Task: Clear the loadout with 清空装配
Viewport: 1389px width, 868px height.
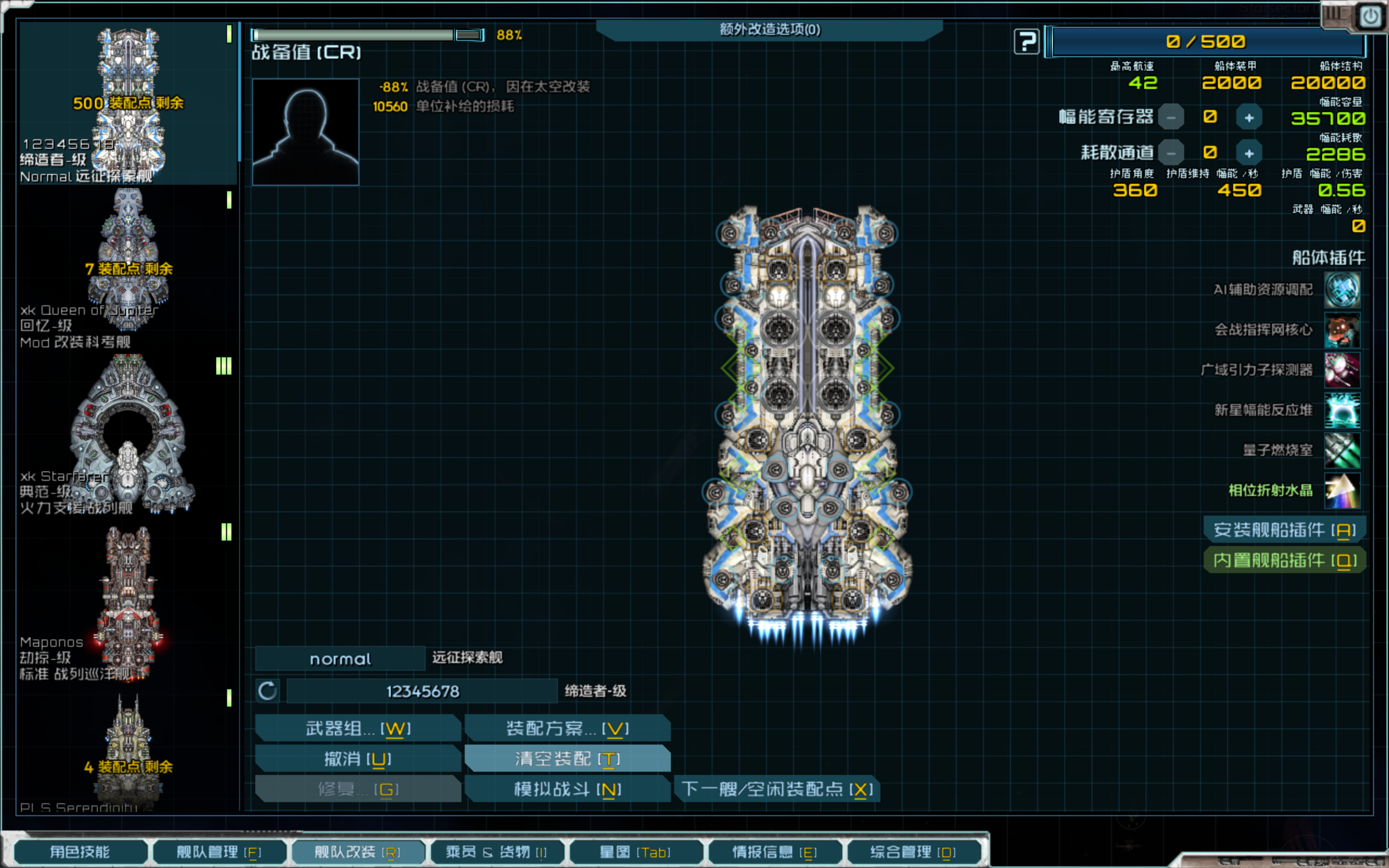Action: (x=567, y=759)
